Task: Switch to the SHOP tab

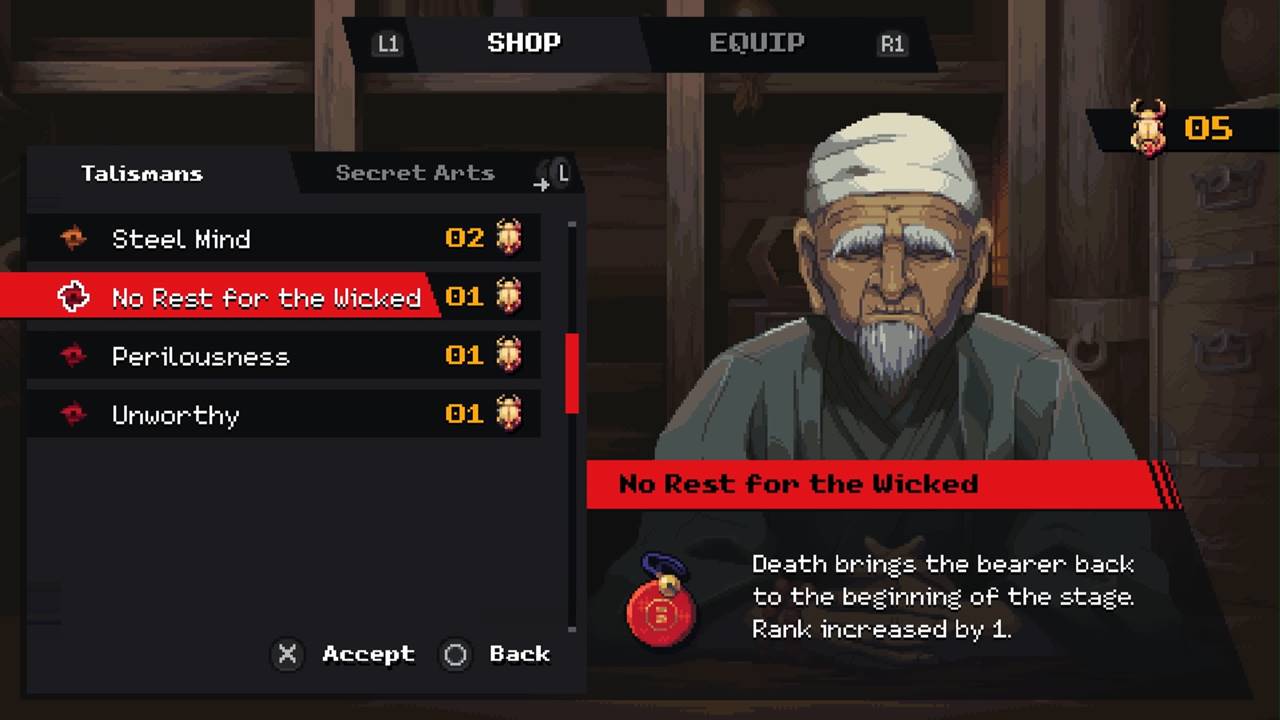Action: pyautogui.click(x=523, y=43)
